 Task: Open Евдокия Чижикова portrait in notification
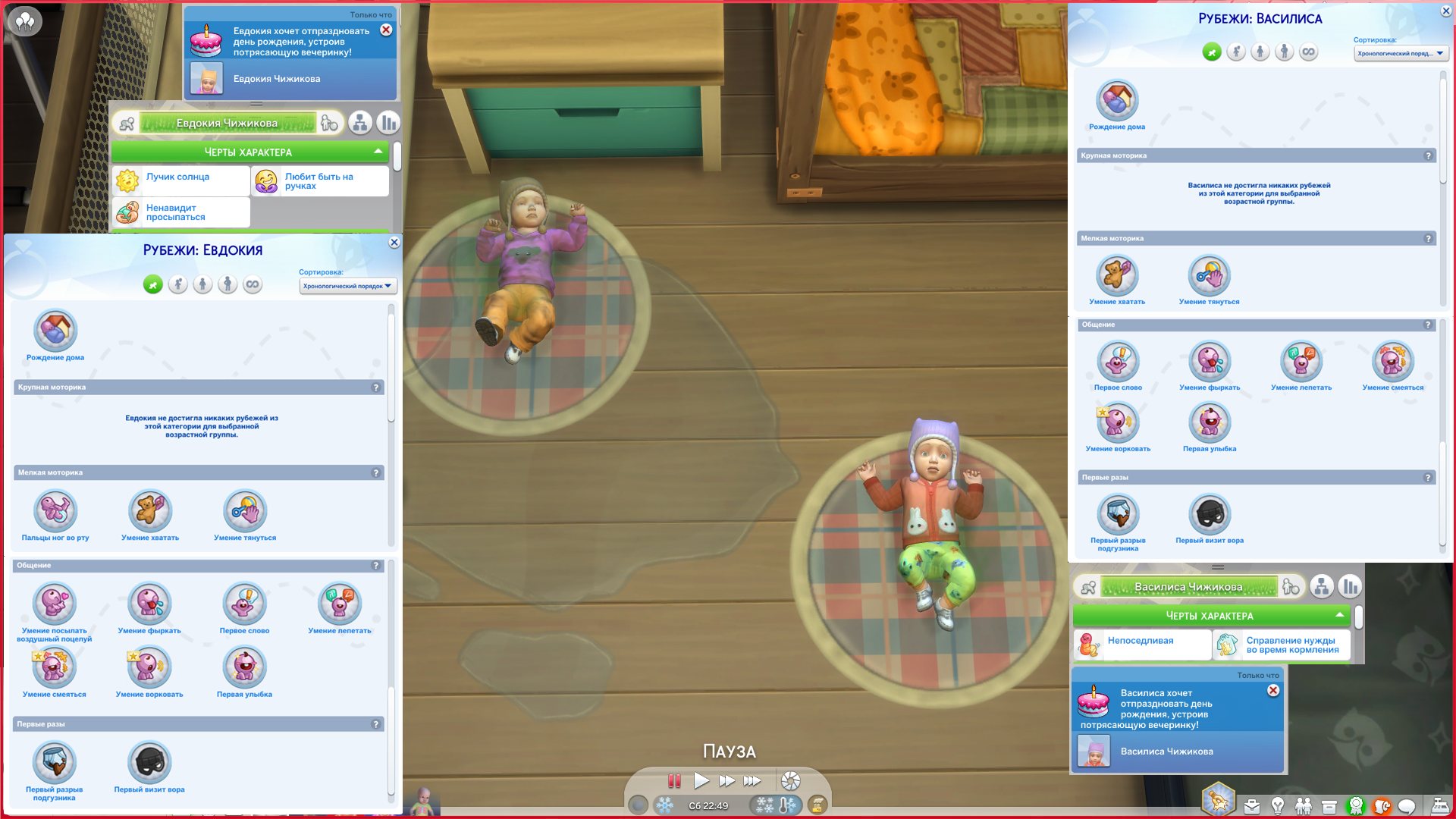coord(206,79)
